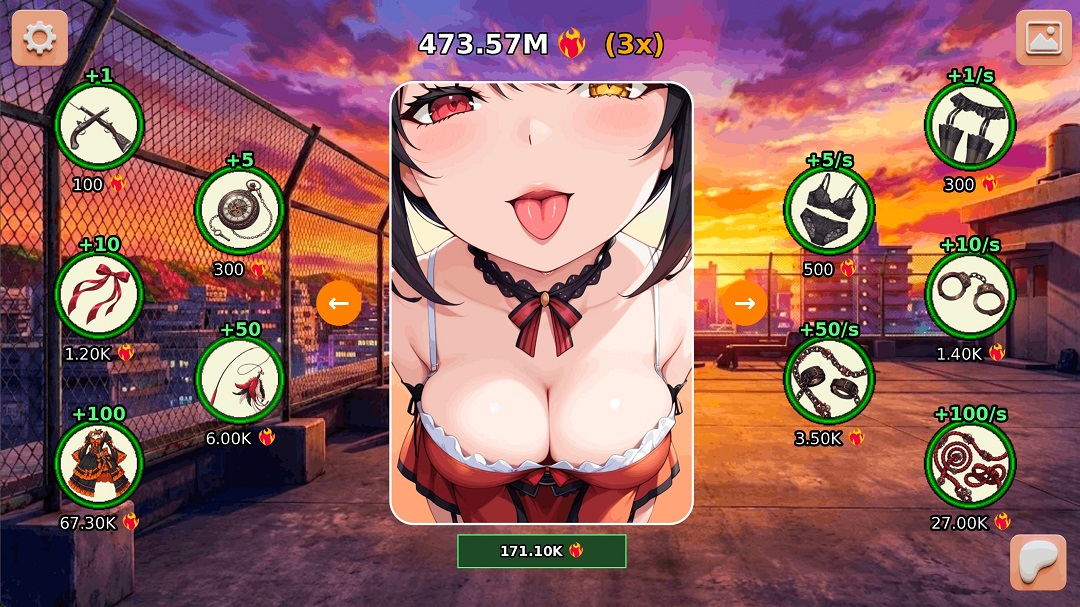Viewport: 1080px width, 607px height.
Task: Open the gear settings menu
Action: pyautogui.click(x=40, y=38)
